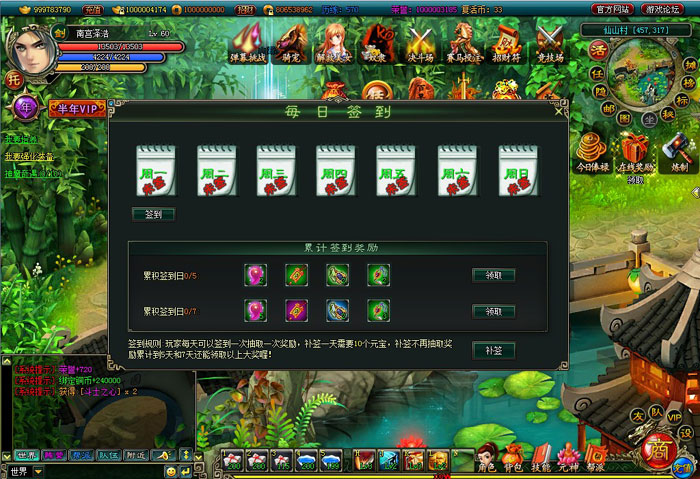Viewport: 700px width, 479px height.
Task: Claim the 7-day cumulative sign-in reward
Action: pos(493,312)
